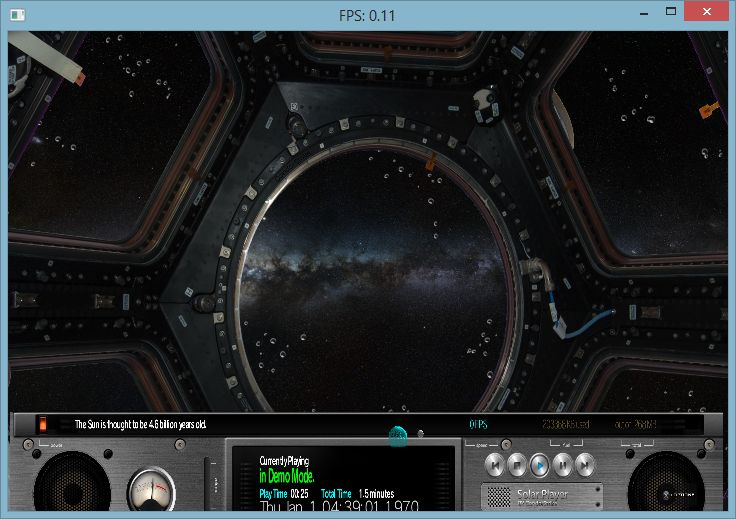
Task: Toggle the orange power switch
Action: tap(43, 425)
